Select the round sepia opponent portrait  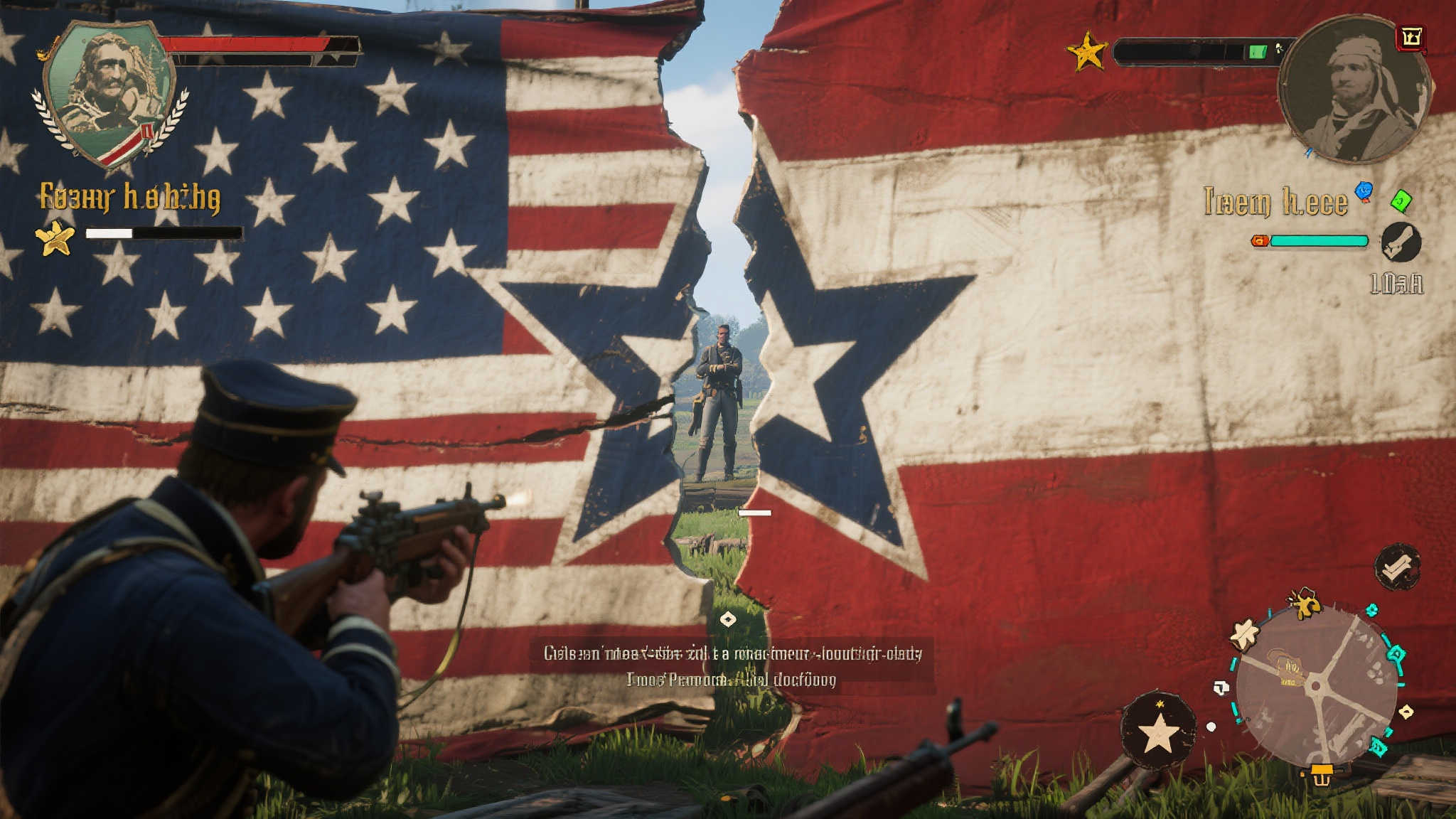(1354, 89)
